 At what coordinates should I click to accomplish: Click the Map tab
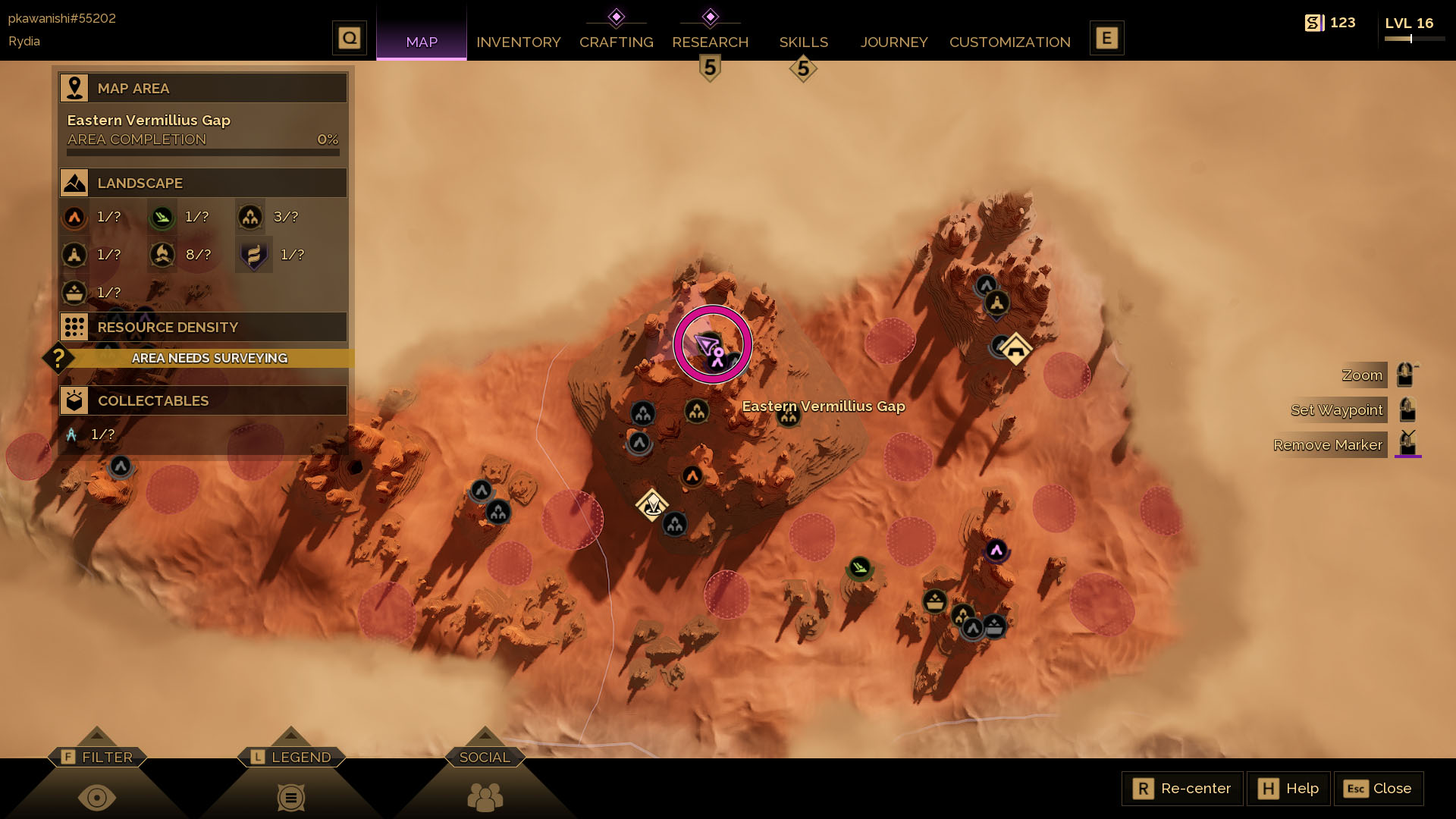click(422, 42)
